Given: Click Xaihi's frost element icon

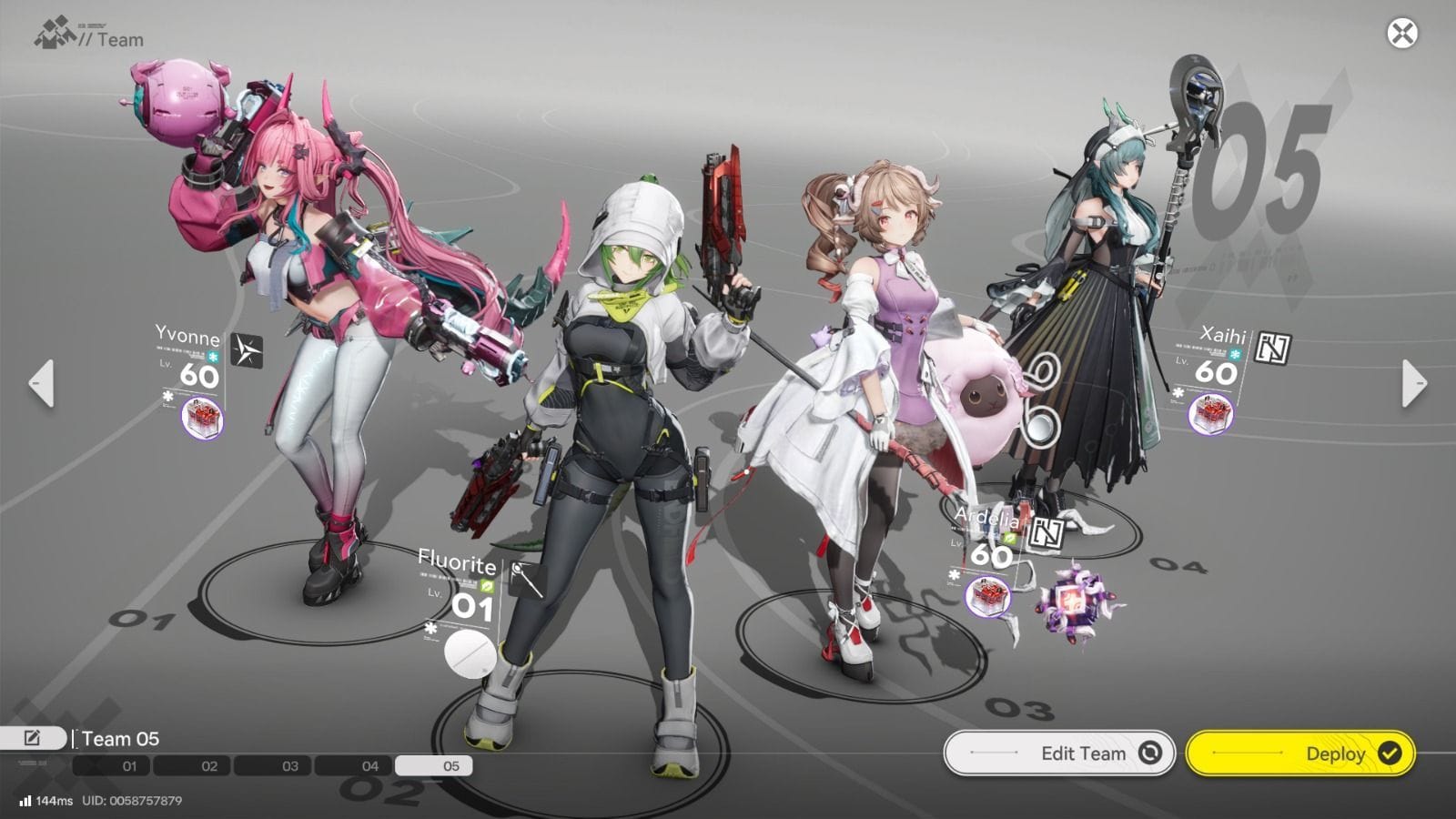Looking at the screenshot, I should pyautogui.click(x=1234, y=353).
